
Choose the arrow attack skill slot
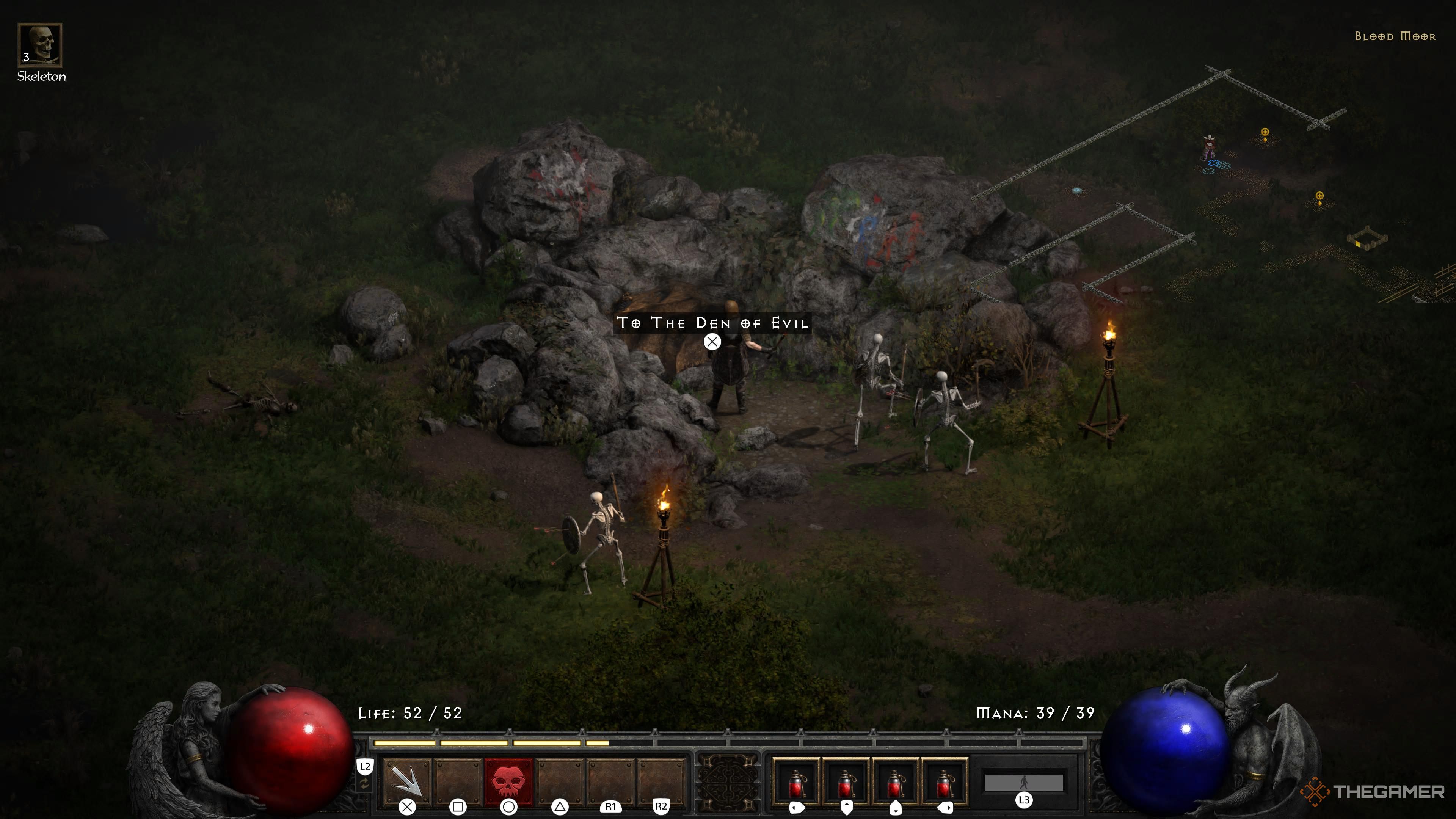click(406, 781)
